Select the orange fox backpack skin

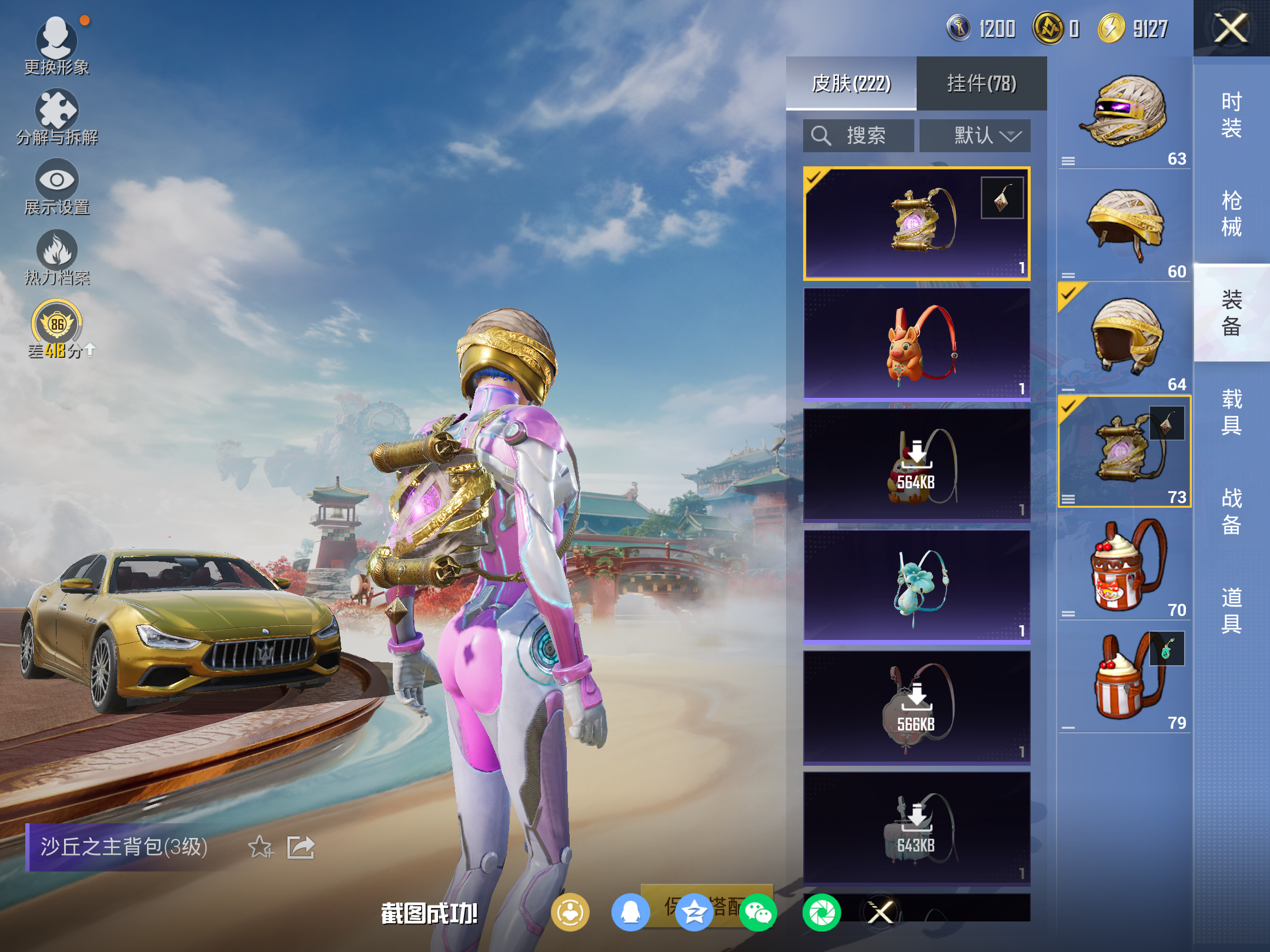[x=916, y=344]
